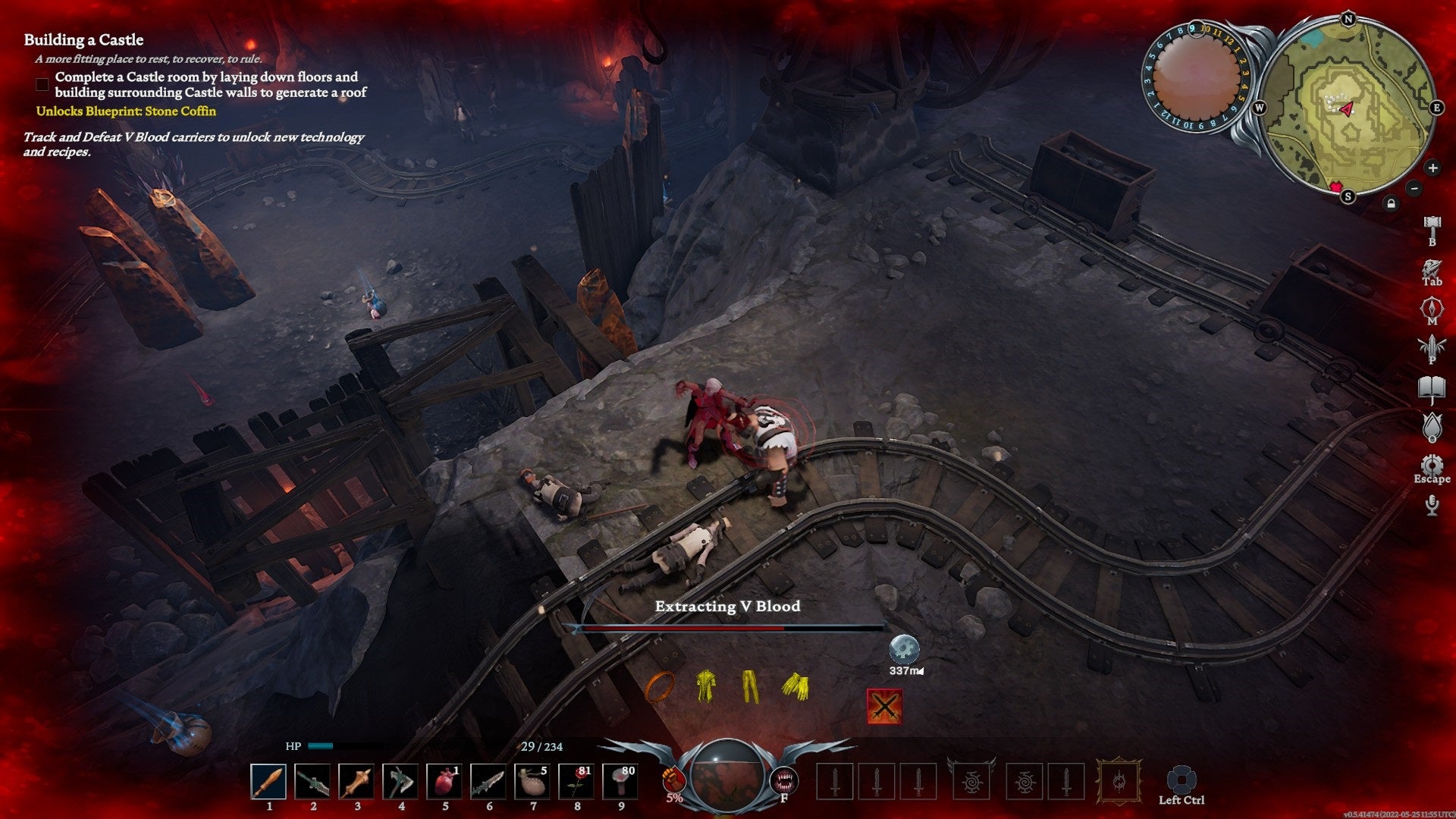Image resolution: width=1456 pixels, height=819 pixels.
Task: Click the Extracting V Blood progress bar
Action: [x=726, y=628]
